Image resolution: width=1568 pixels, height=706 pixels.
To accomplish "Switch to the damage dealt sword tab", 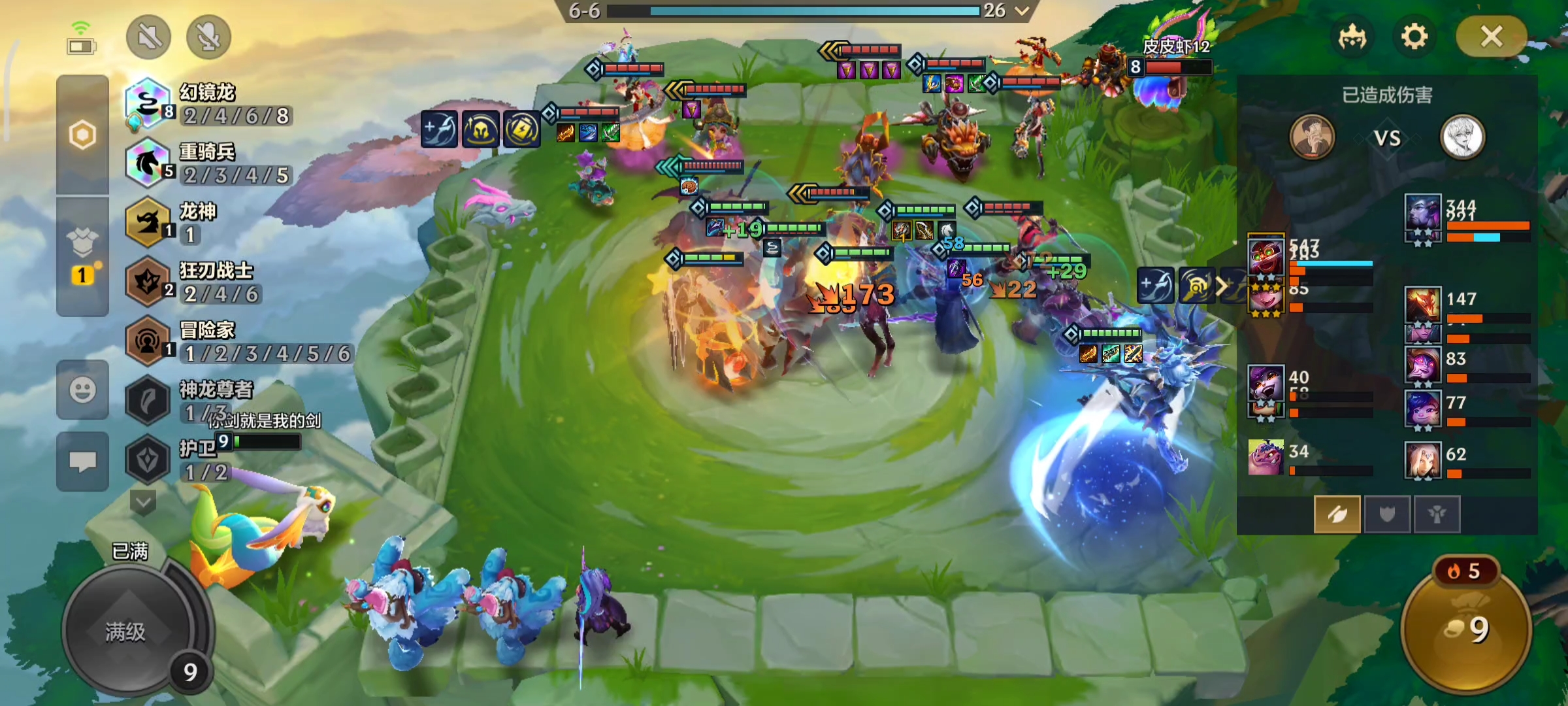I will (x=1337, y=514).
